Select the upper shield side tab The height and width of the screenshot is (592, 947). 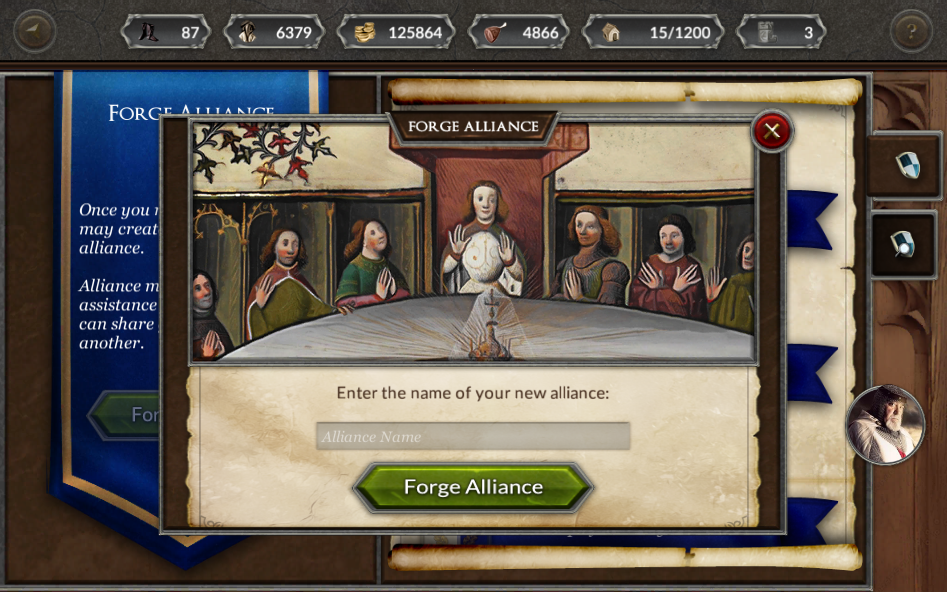click(x=906, y=165)
